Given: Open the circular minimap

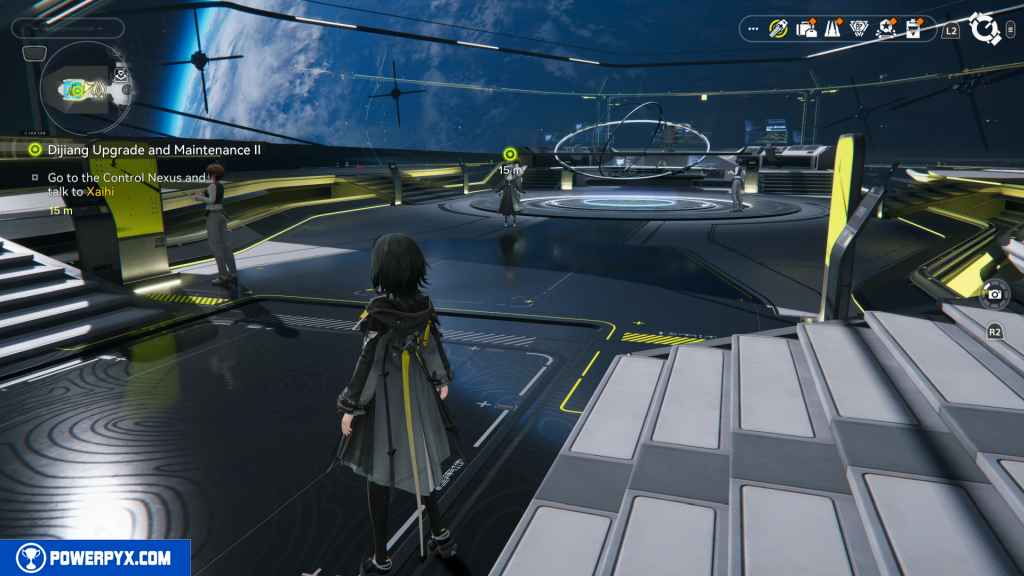Looking at the screenshot, I should pos(84,88).
